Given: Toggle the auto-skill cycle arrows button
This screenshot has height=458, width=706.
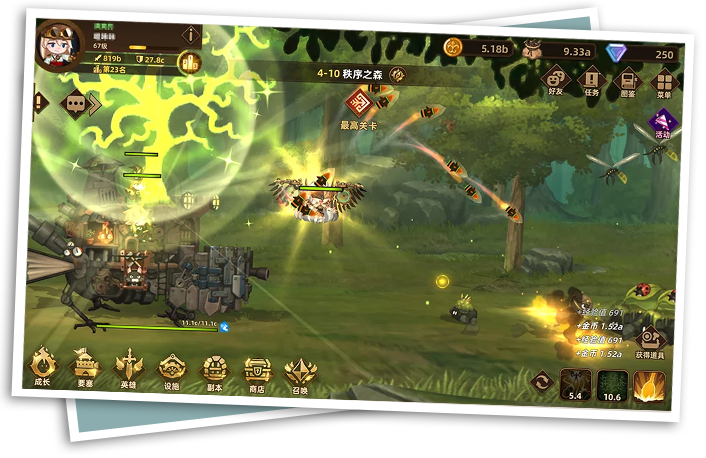Looking at the screenshot, I should 543,381.
